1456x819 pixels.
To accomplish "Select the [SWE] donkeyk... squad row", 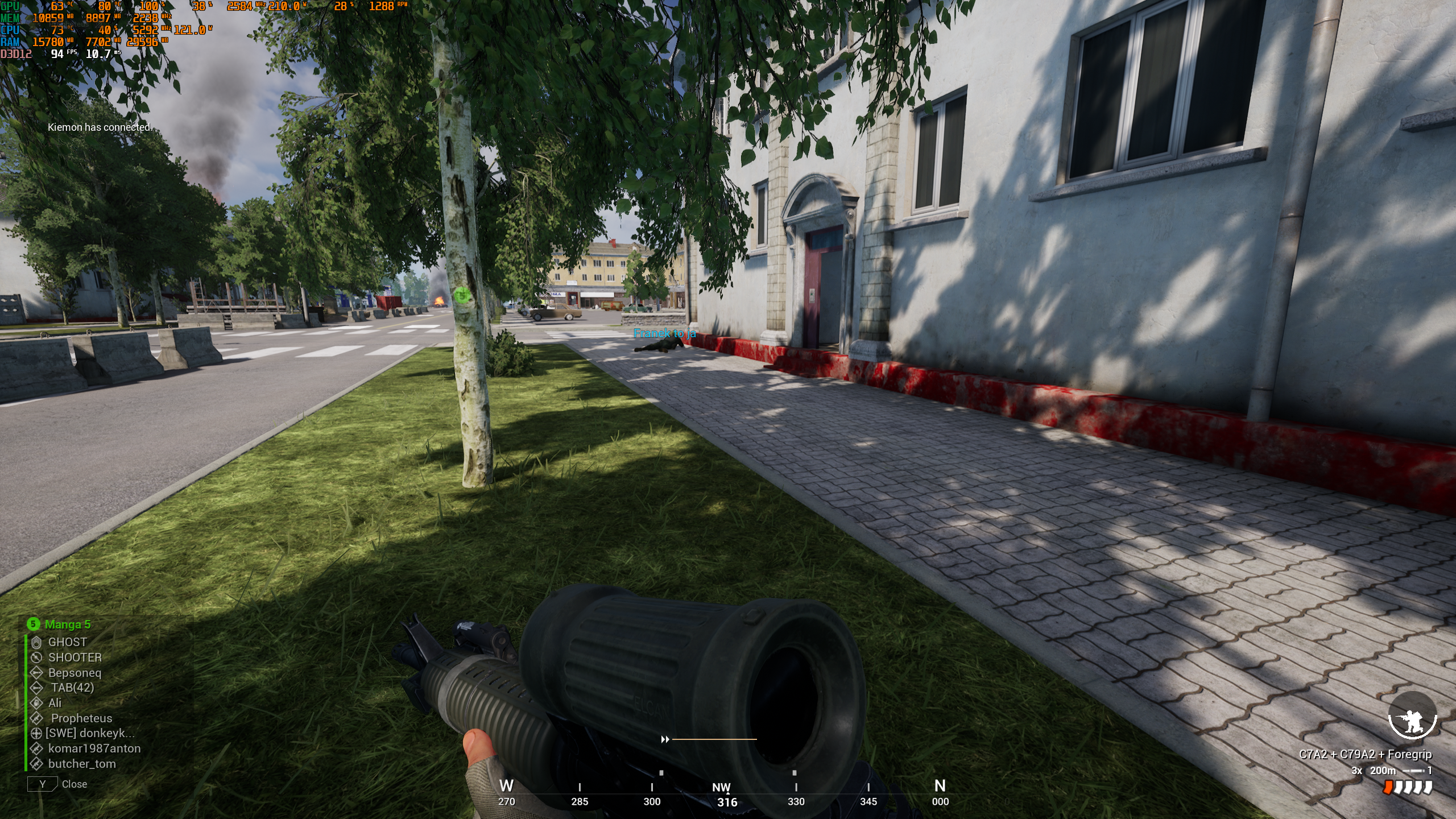I will pyautogui.click(x=89, y=734).
